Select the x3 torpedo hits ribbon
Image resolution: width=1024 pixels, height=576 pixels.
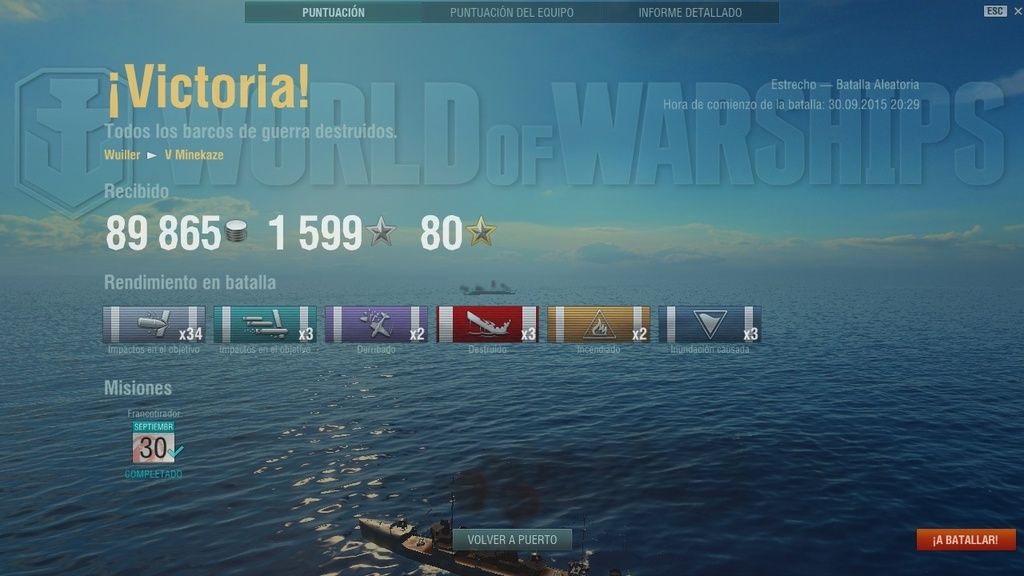(265, 325)
